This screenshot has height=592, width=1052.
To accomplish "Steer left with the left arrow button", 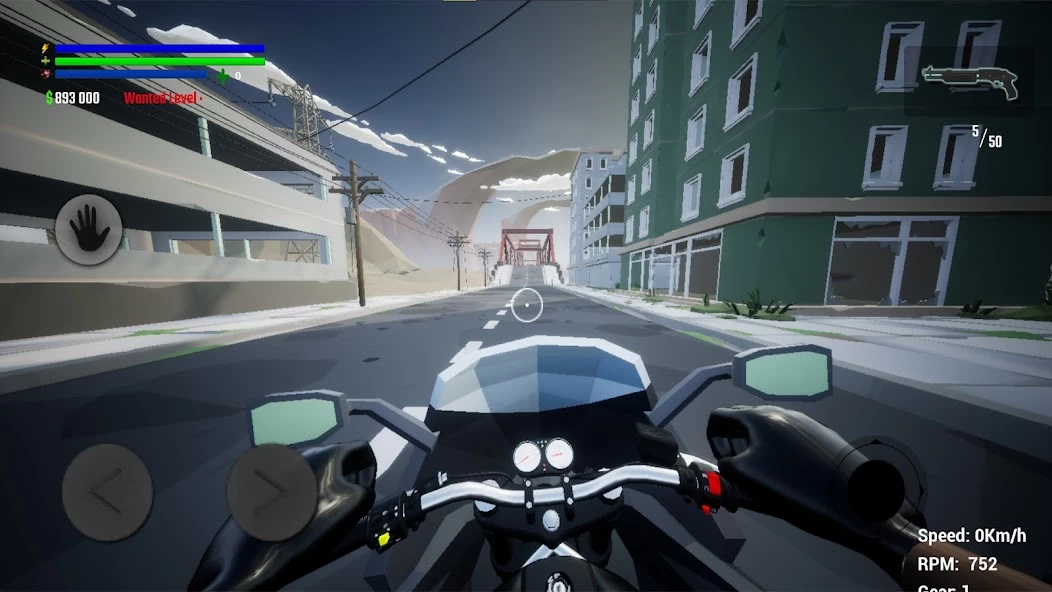I will pos(107,492).
